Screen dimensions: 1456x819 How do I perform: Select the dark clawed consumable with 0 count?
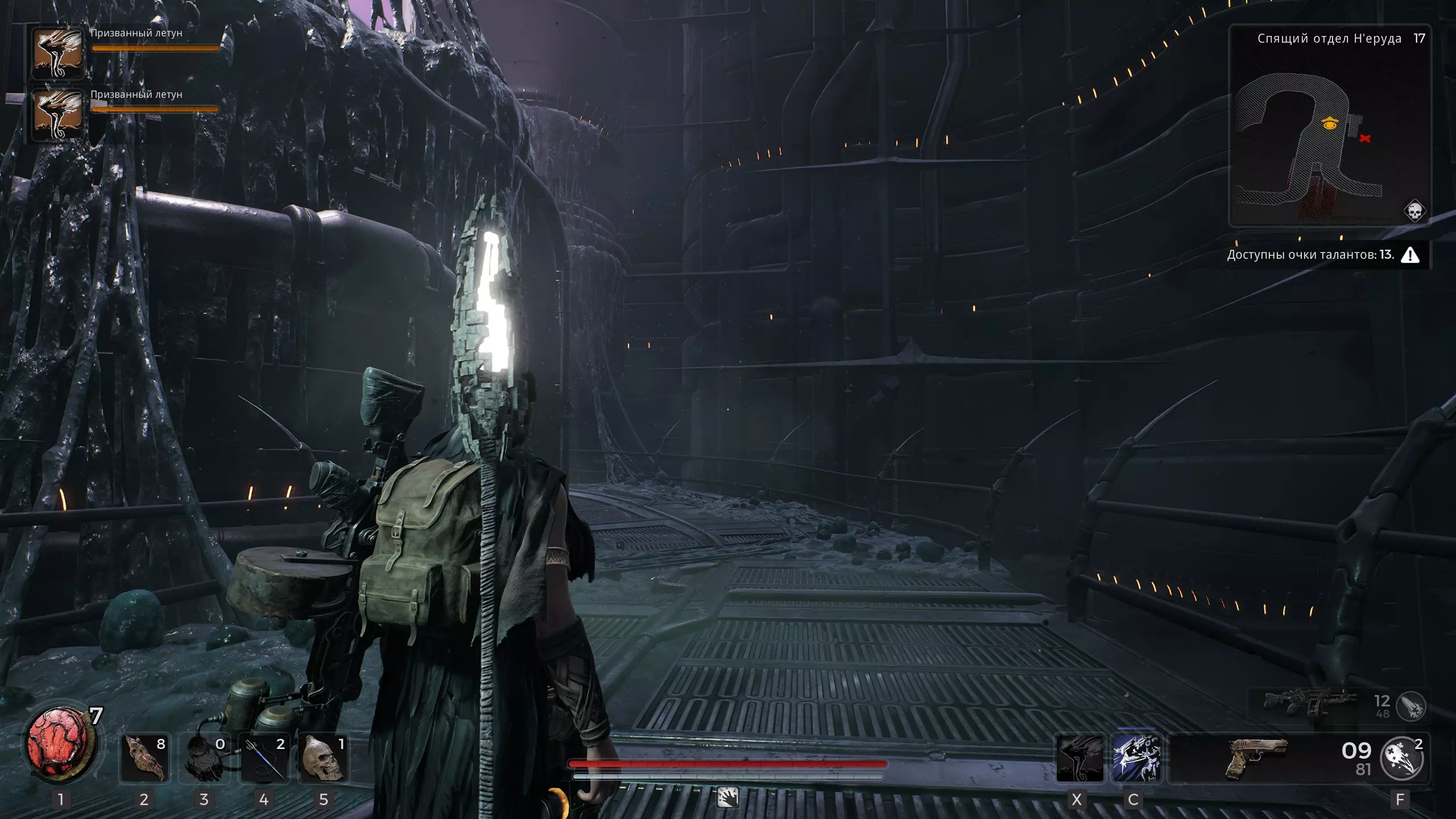click(x=205, y=758)
